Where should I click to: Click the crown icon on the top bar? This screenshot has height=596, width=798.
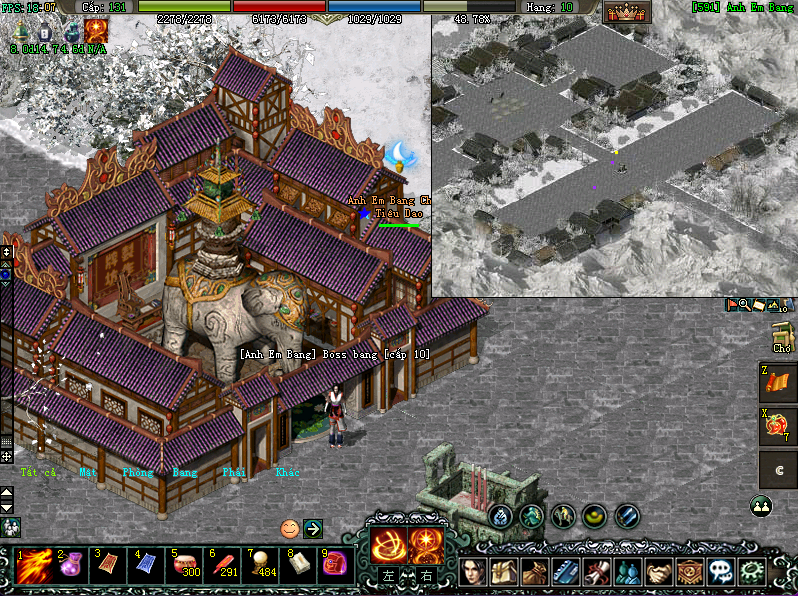(x=626, y=13)
